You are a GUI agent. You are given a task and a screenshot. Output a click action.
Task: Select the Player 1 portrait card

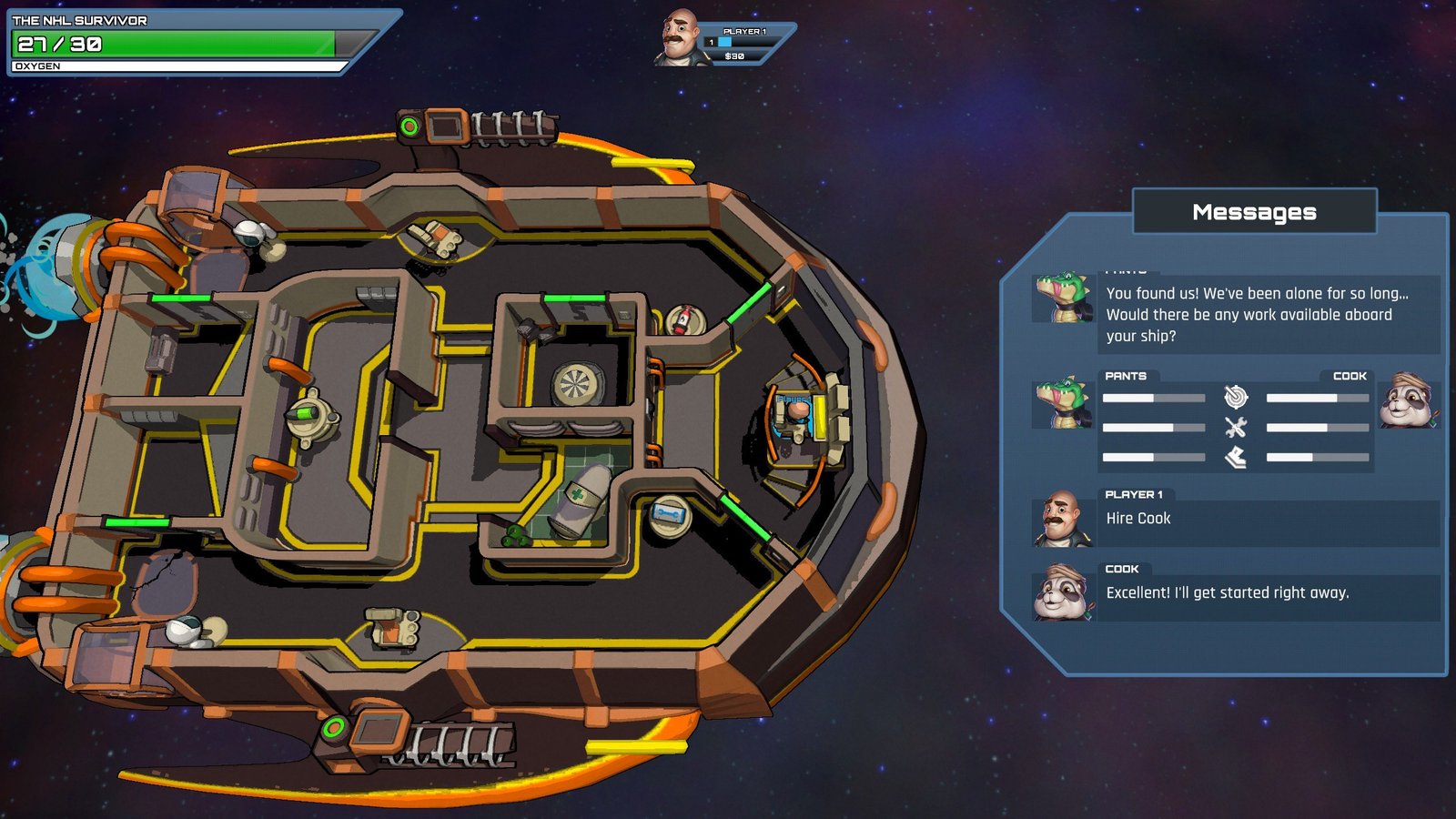click(723, 41)
